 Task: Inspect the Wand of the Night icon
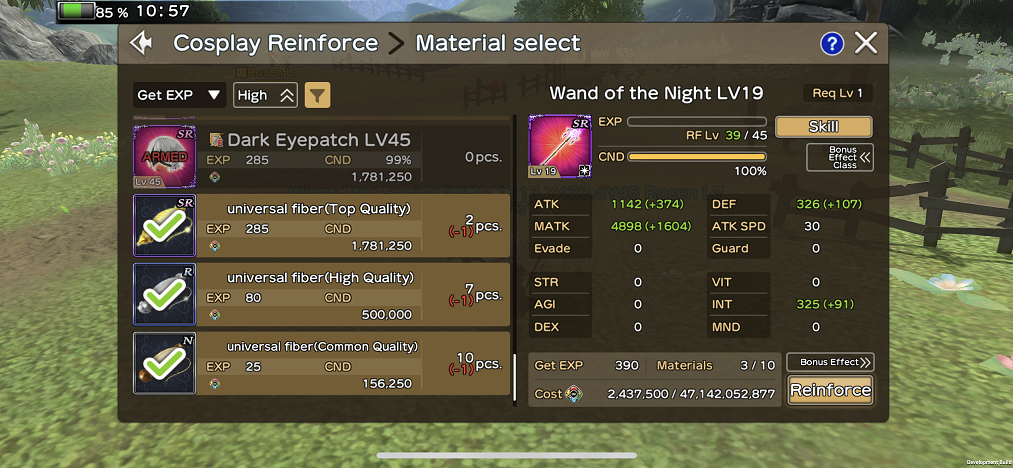pos(560,146)
